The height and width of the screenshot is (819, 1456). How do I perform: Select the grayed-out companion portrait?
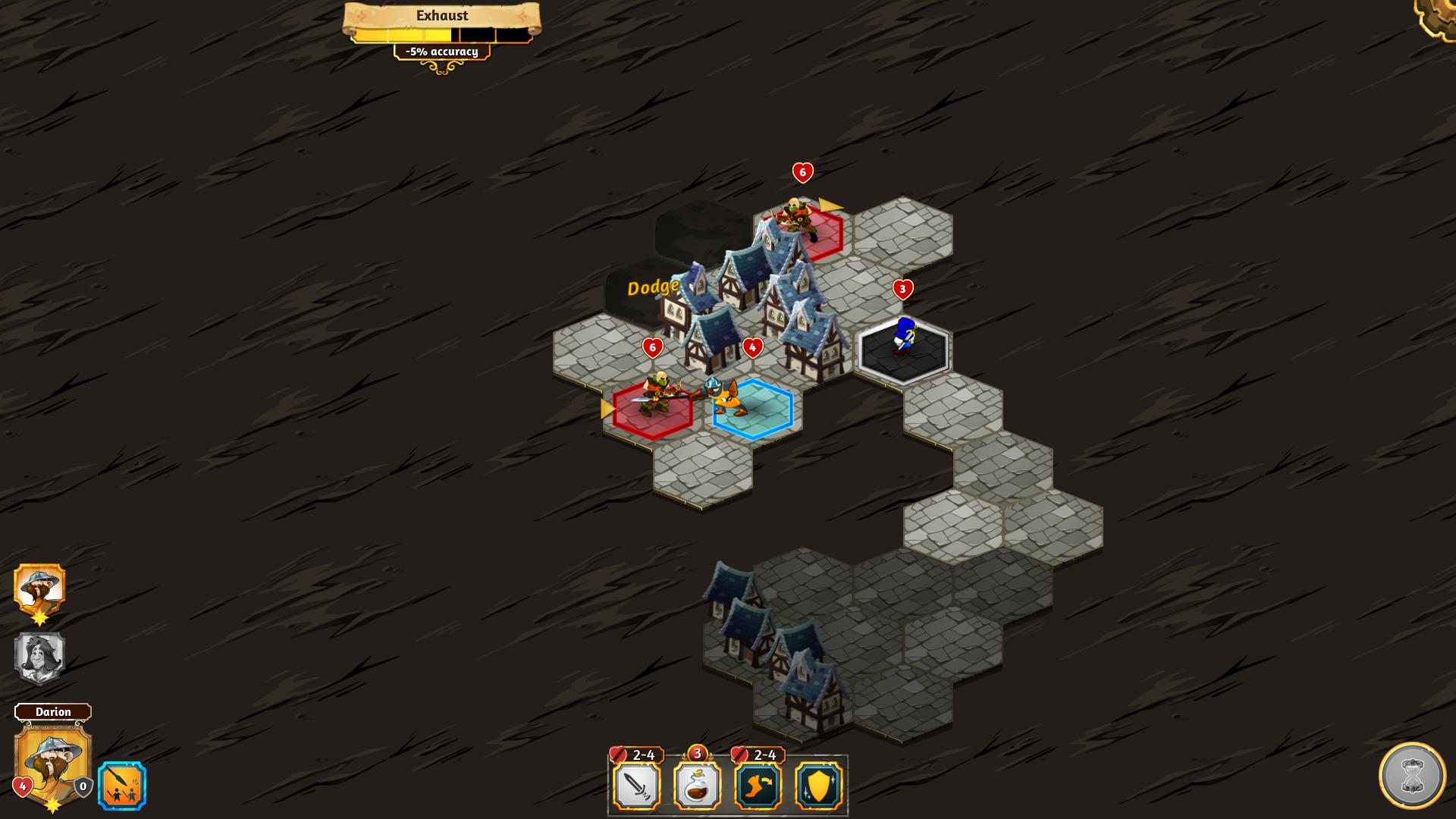[x=39, y=657]
